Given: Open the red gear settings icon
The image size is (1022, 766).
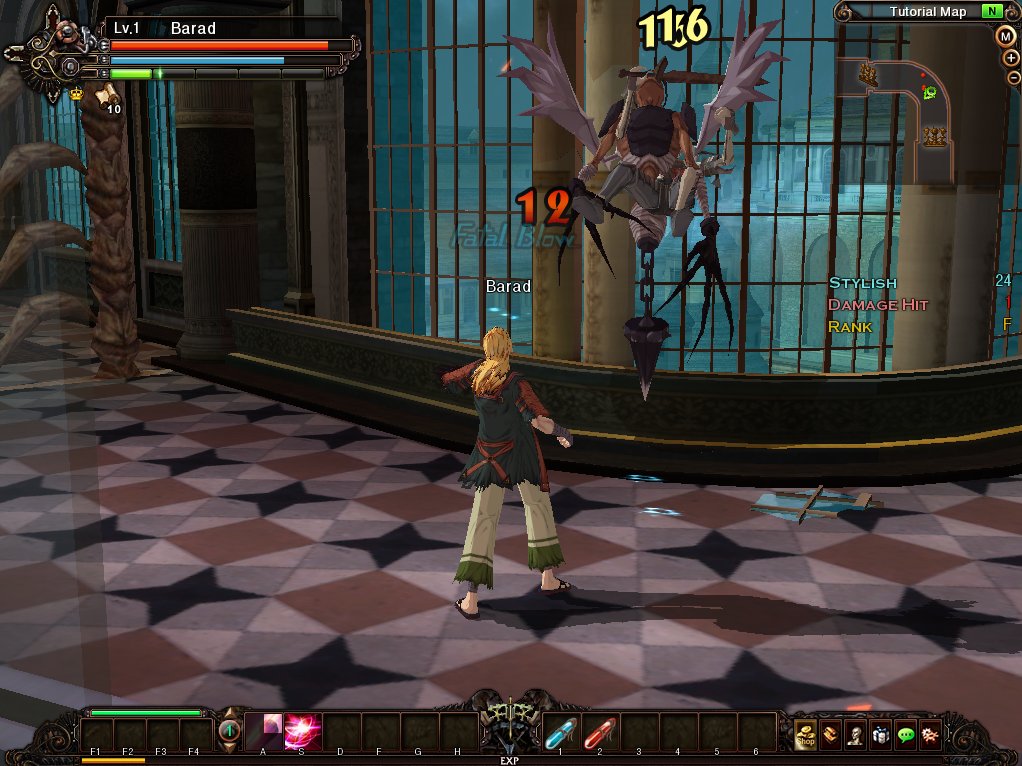Looking at the screenshot, I should coord(930,736).
